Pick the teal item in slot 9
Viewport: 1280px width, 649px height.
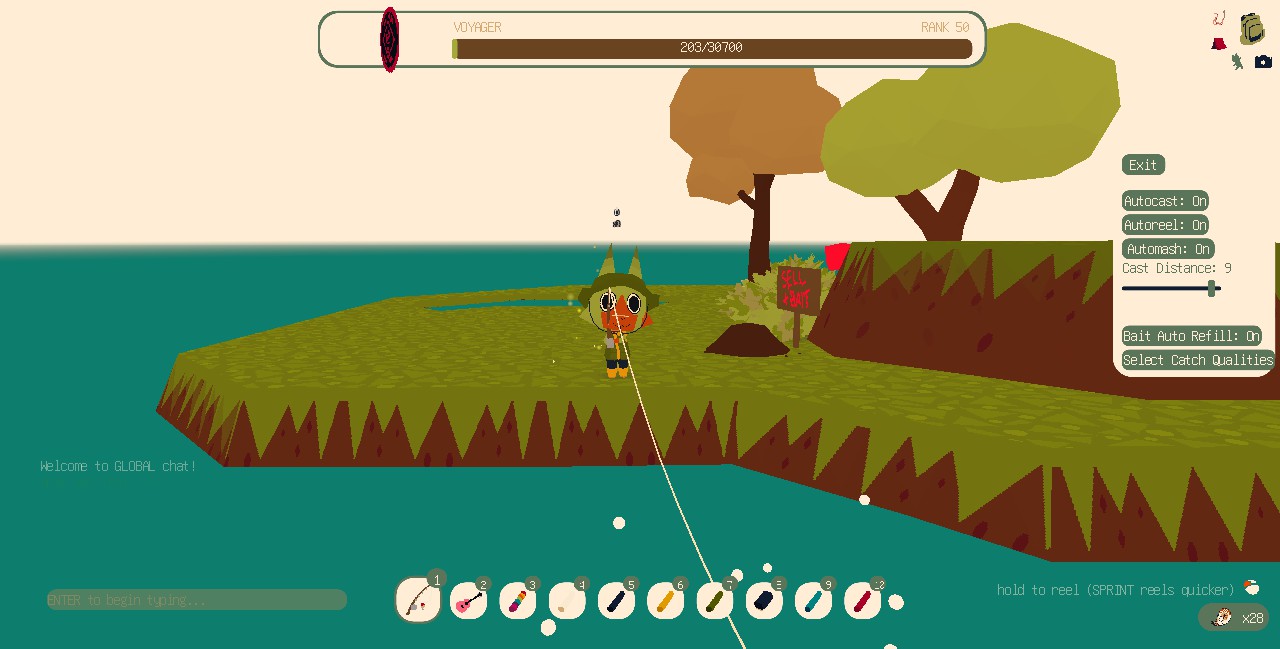point(813,602)
